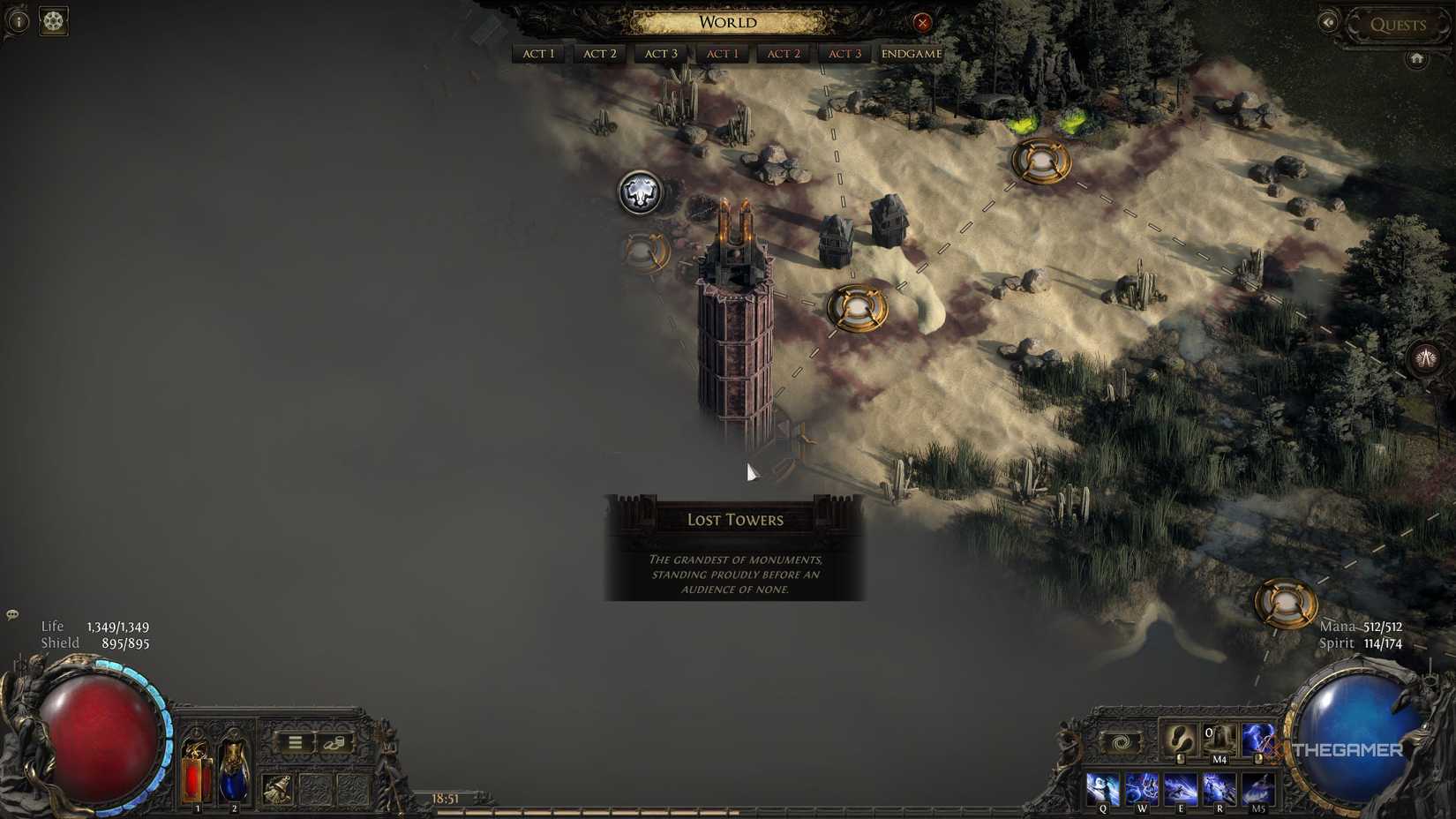The image size is (1456, 819).
Task: Click the M5 skill slot icon
Action: click(1257, 786)
